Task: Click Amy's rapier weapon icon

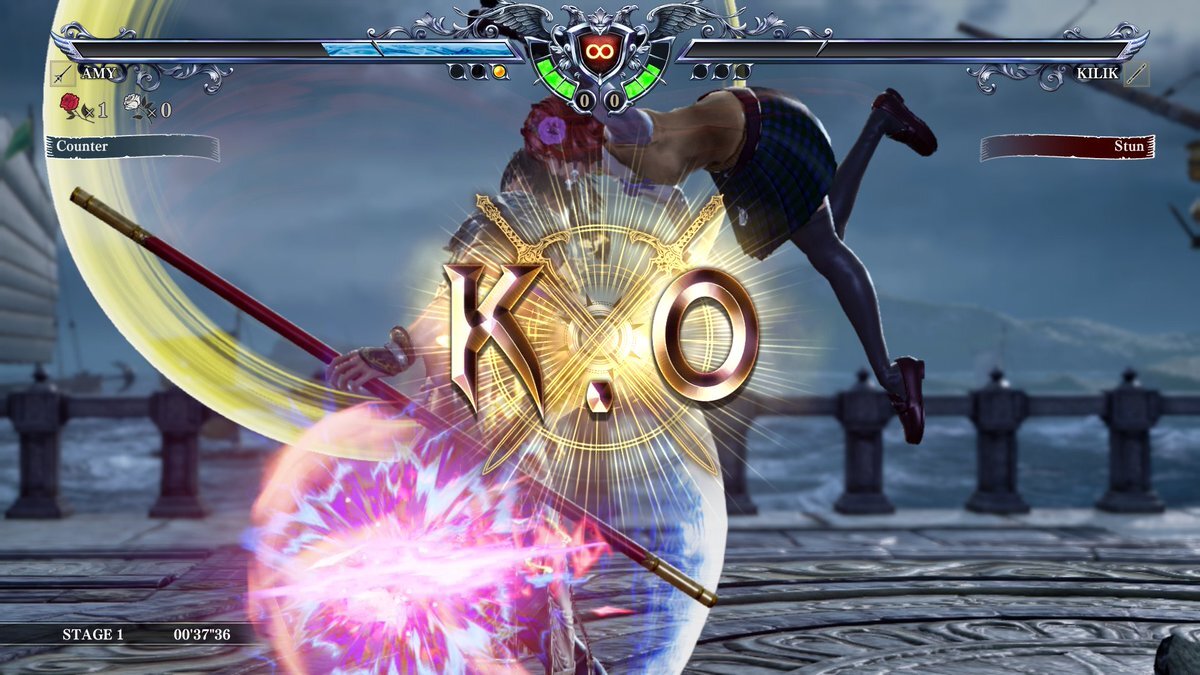Action: coord(63,74)
